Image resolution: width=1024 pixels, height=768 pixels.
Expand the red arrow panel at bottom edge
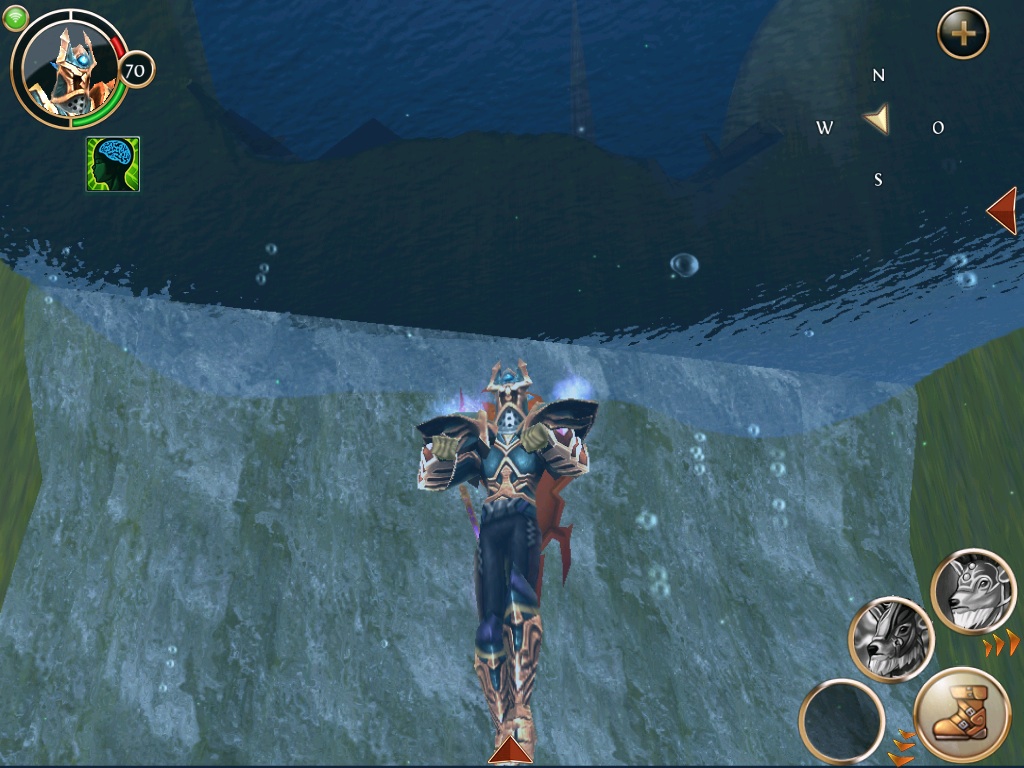pos(510,750)
